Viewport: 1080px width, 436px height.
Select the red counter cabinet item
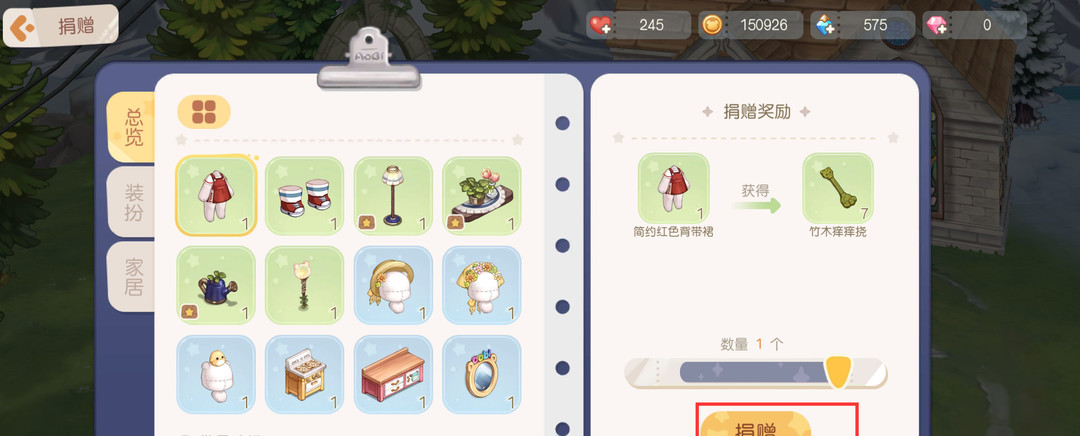[x=393, y=374]
